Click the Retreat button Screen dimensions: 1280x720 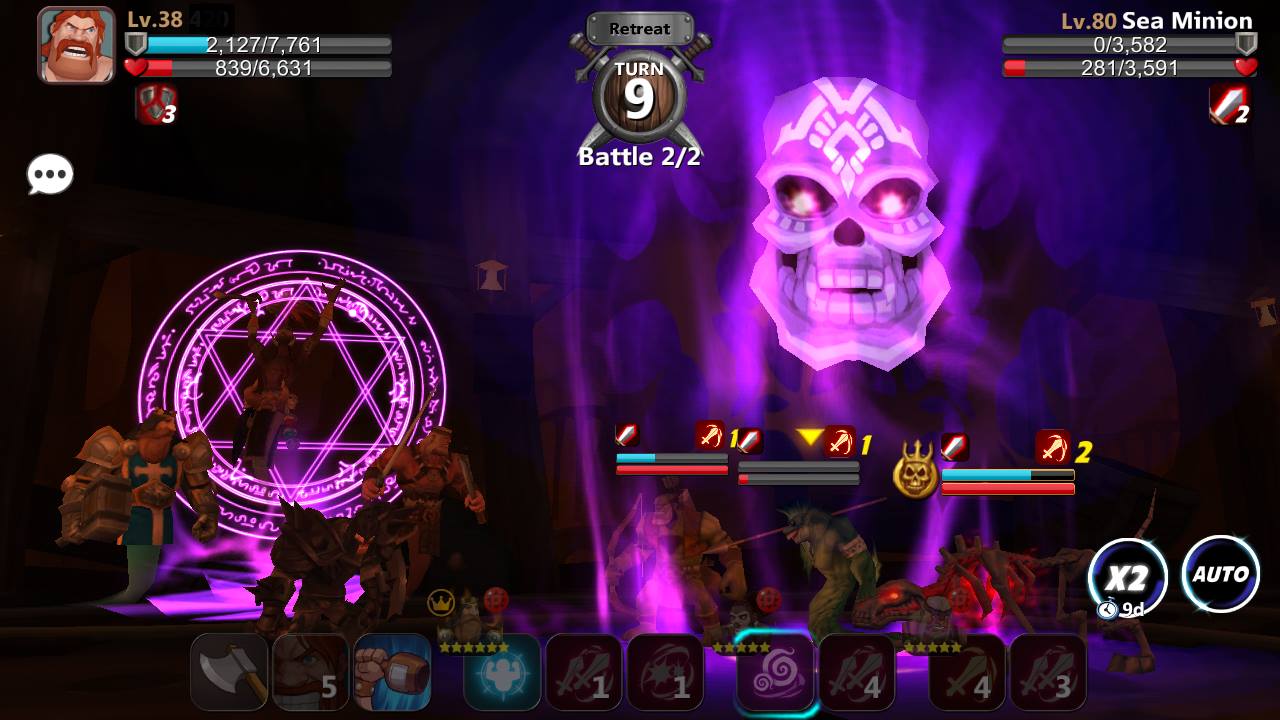(x=639, y=29)
